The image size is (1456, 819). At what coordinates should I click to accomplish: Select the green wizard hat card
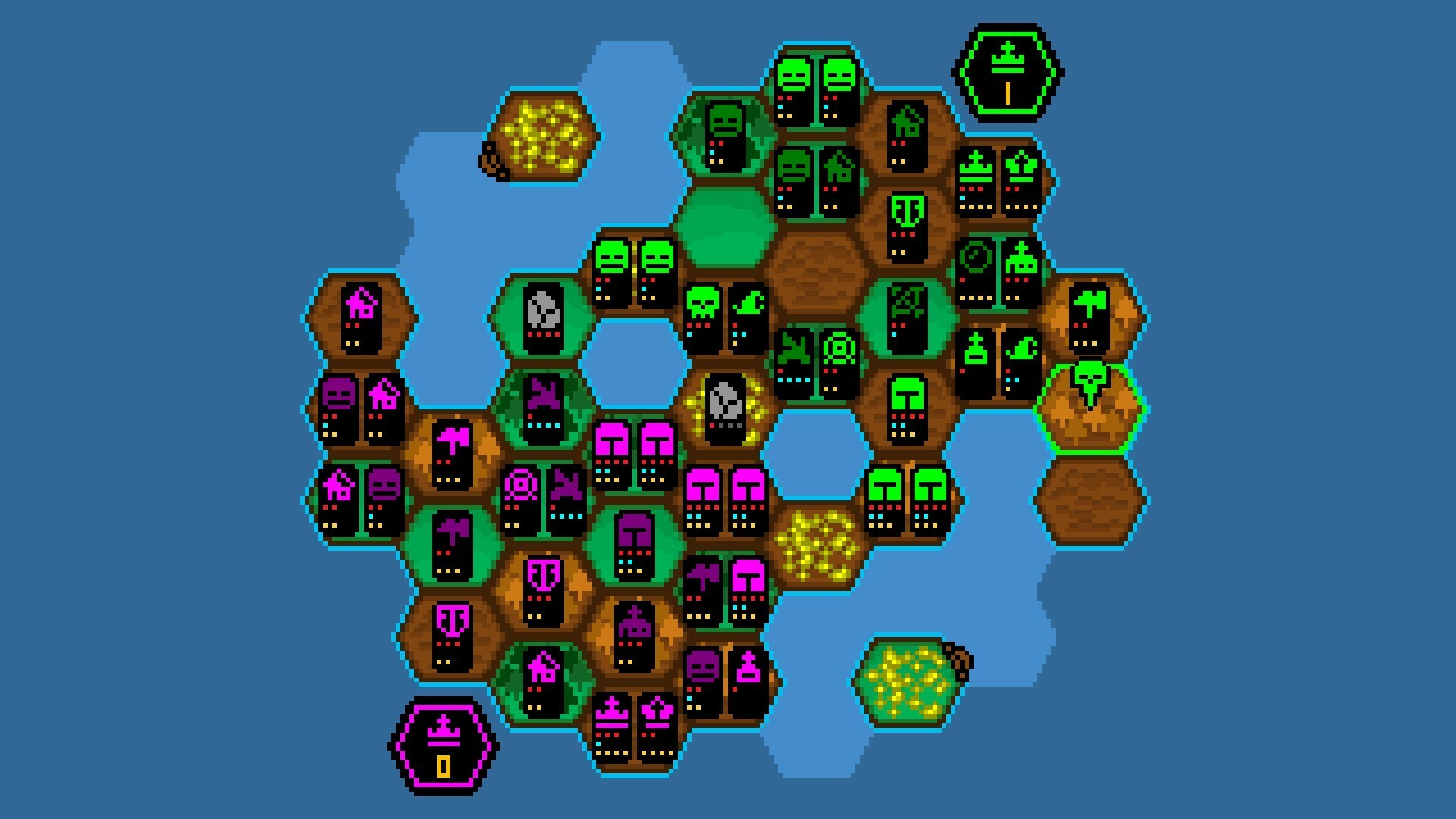click(x=1021, y=353)
